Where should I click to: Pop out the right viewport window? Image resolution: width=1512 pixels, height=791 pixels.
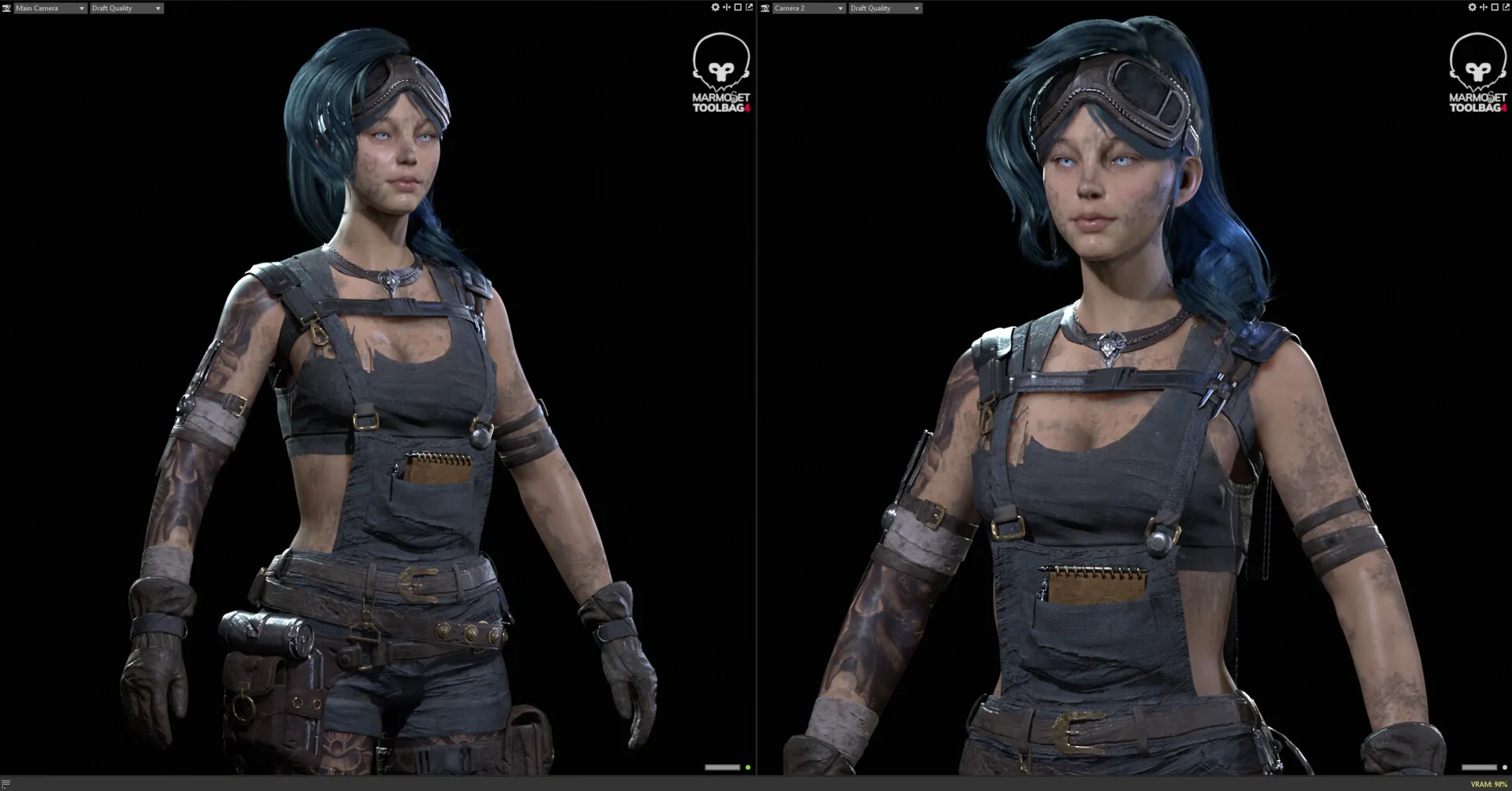pyautogui.click(x=1506, y=7)
